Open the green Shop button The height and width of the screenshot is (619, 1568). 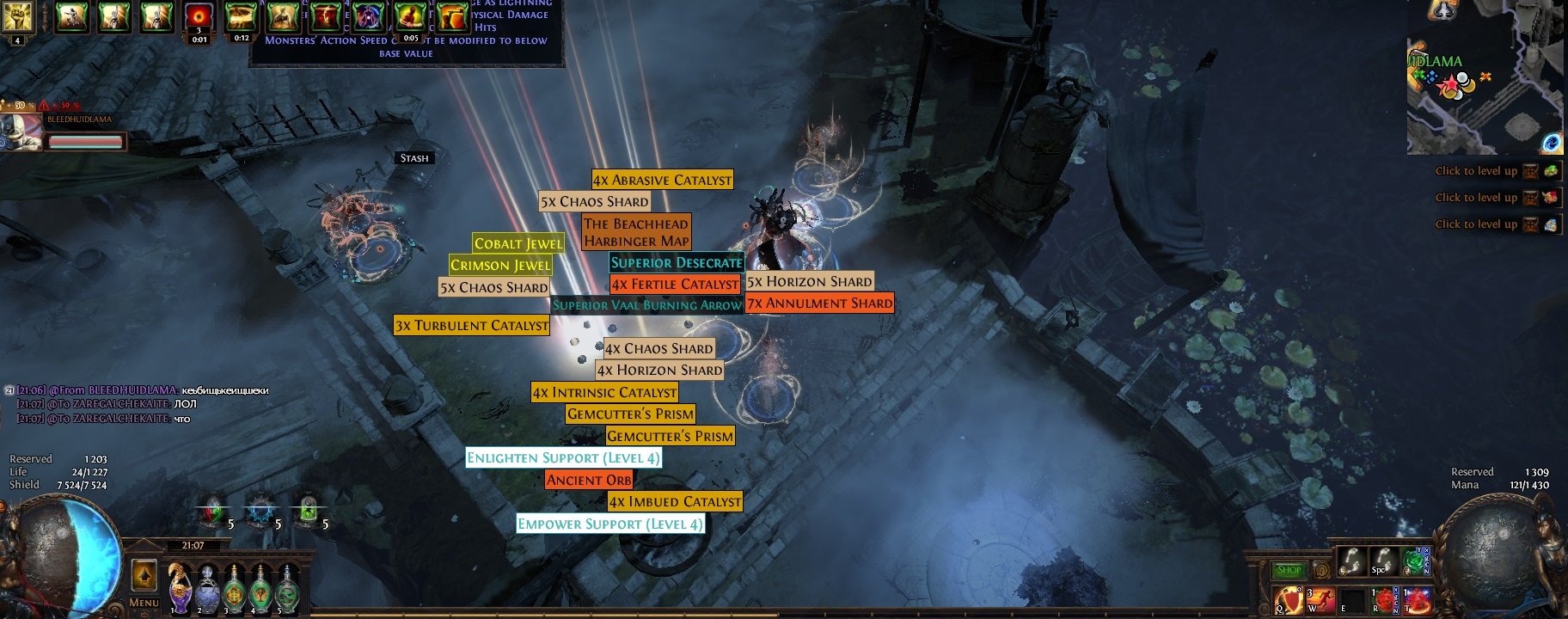pyautogui.click(x=1288, y=570)
